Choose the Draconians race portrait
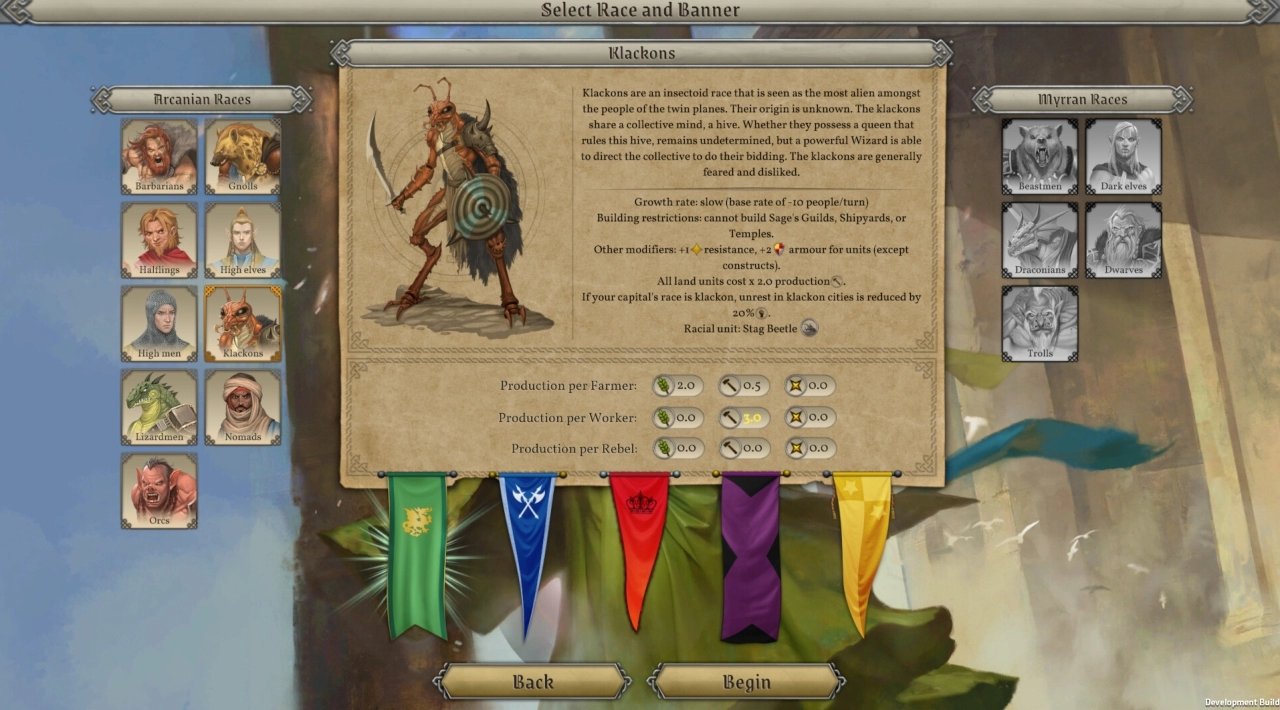Viewport: 1280px width, 710px height. pos(1040,240)
